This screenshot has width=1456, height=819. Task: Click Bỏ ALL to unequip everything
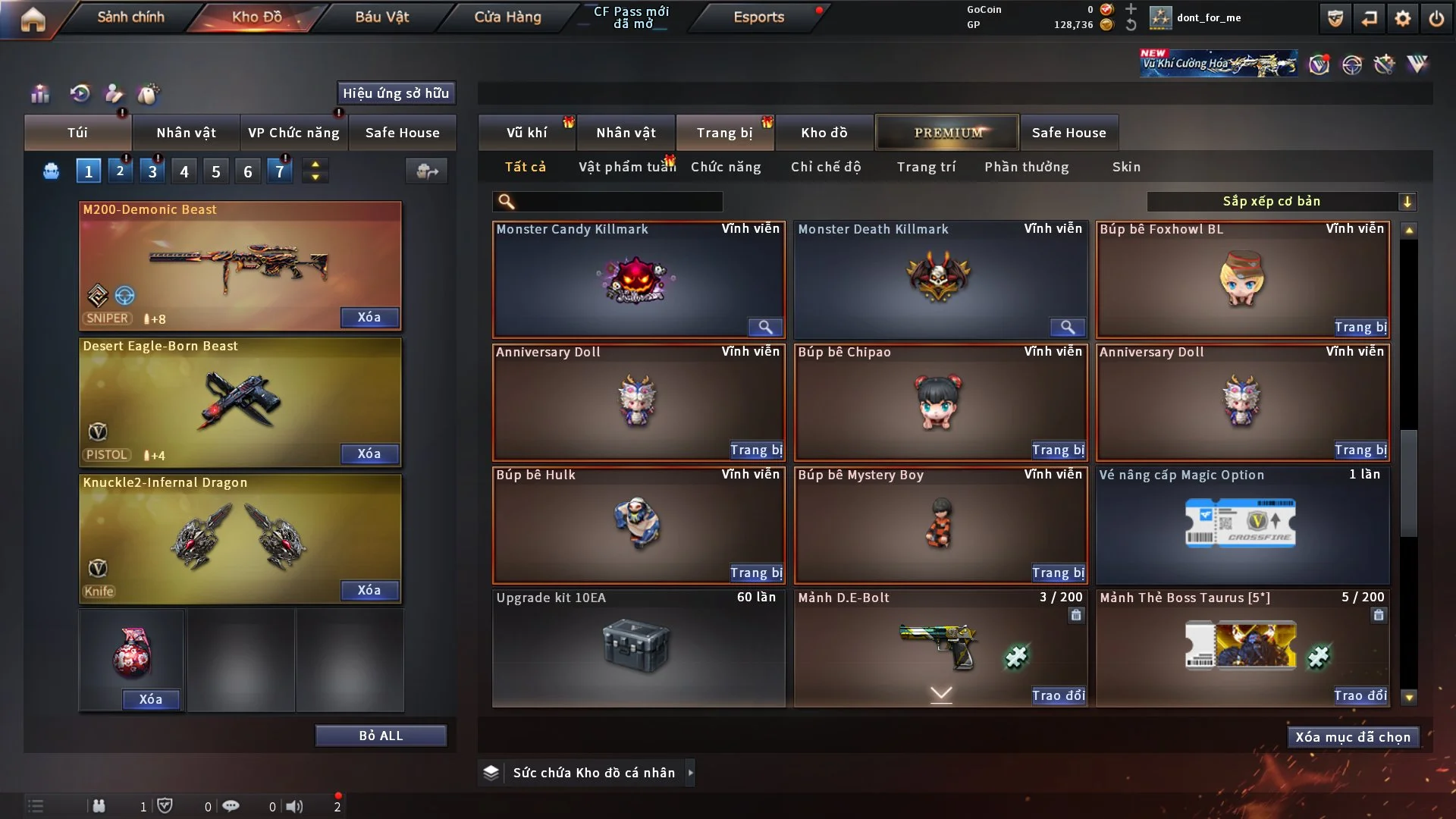[381, 736]
